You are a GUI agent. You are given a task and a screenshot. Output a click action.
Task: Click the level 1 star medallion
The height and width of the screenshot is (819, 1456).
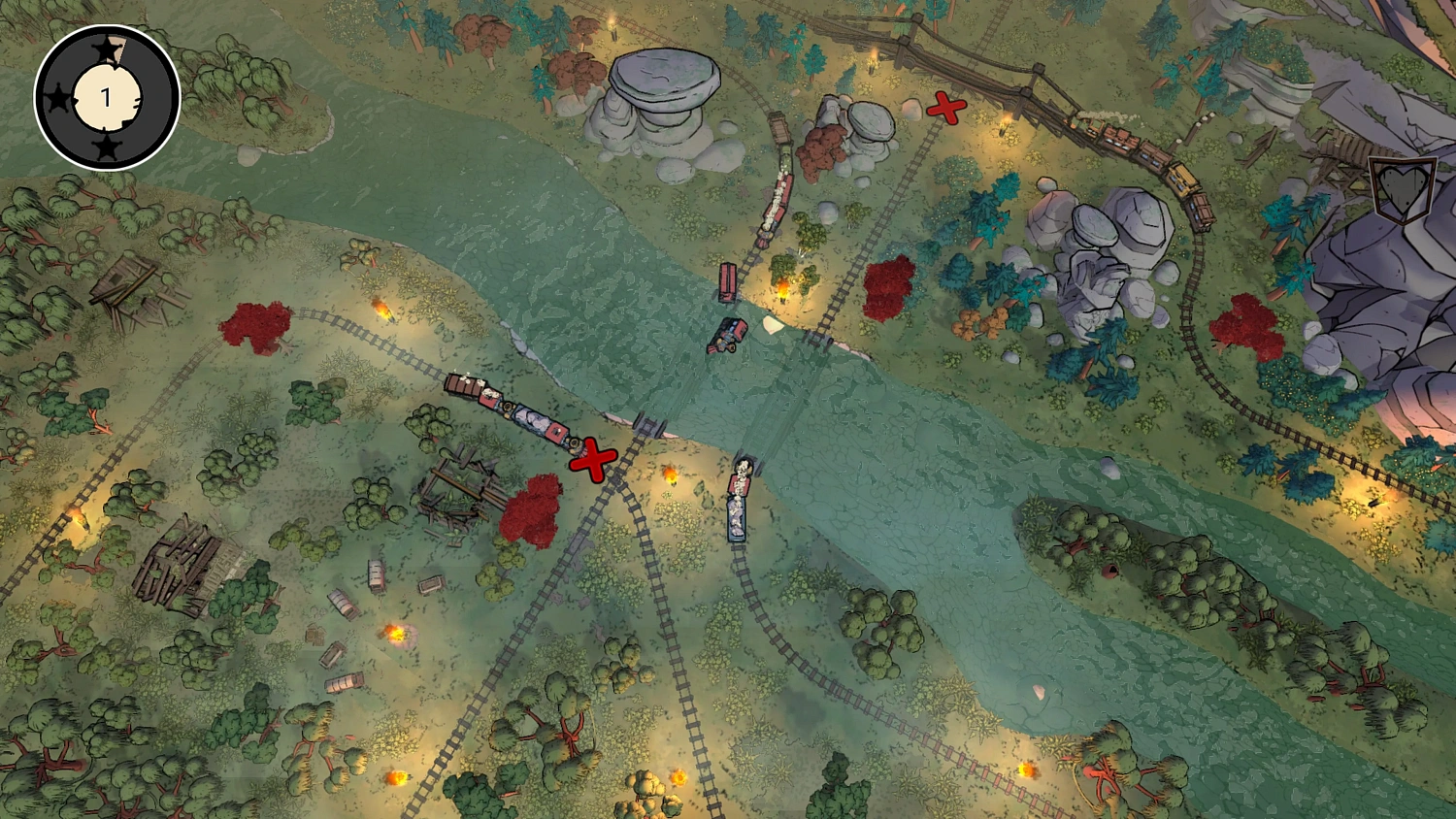click(105, 94)
